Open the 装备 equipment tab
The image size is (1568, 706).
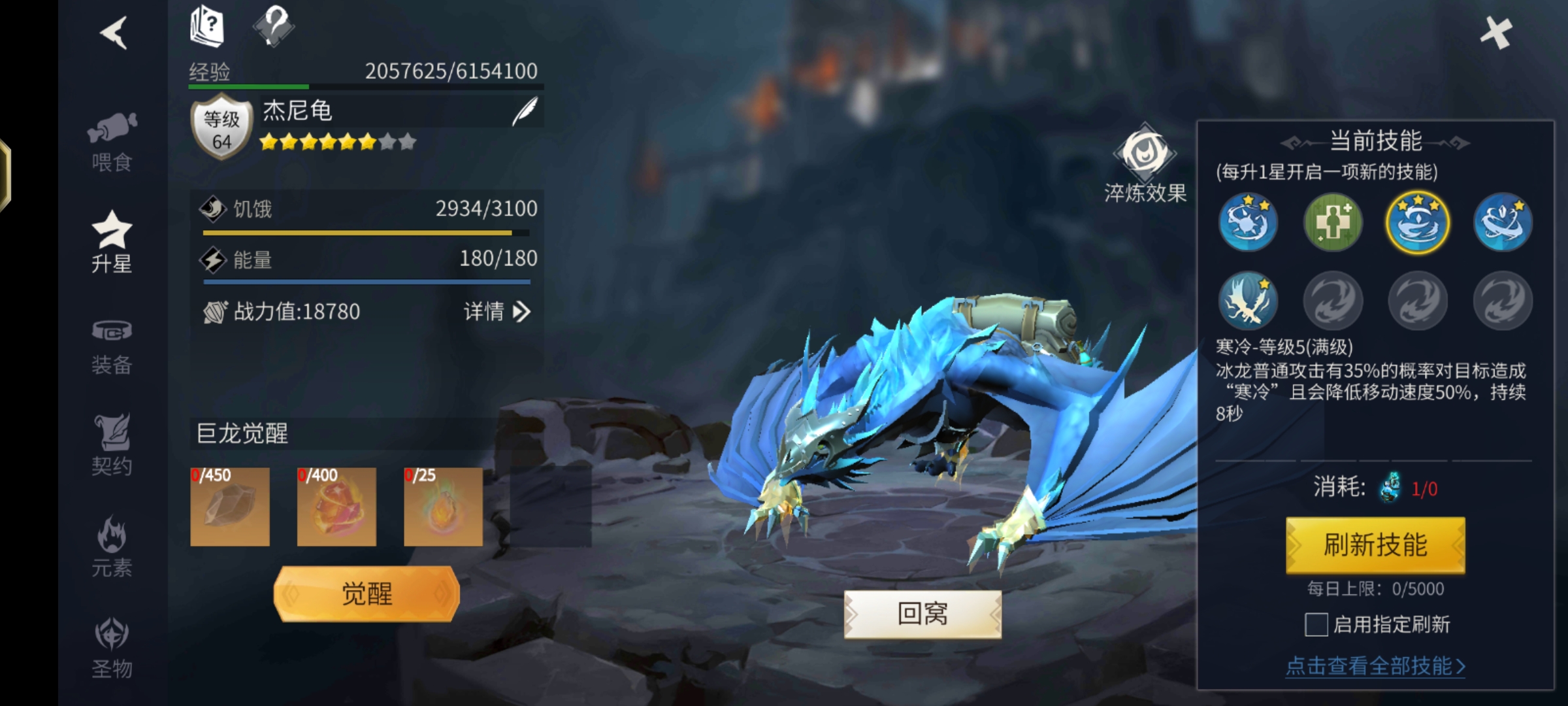pos(112,346)
